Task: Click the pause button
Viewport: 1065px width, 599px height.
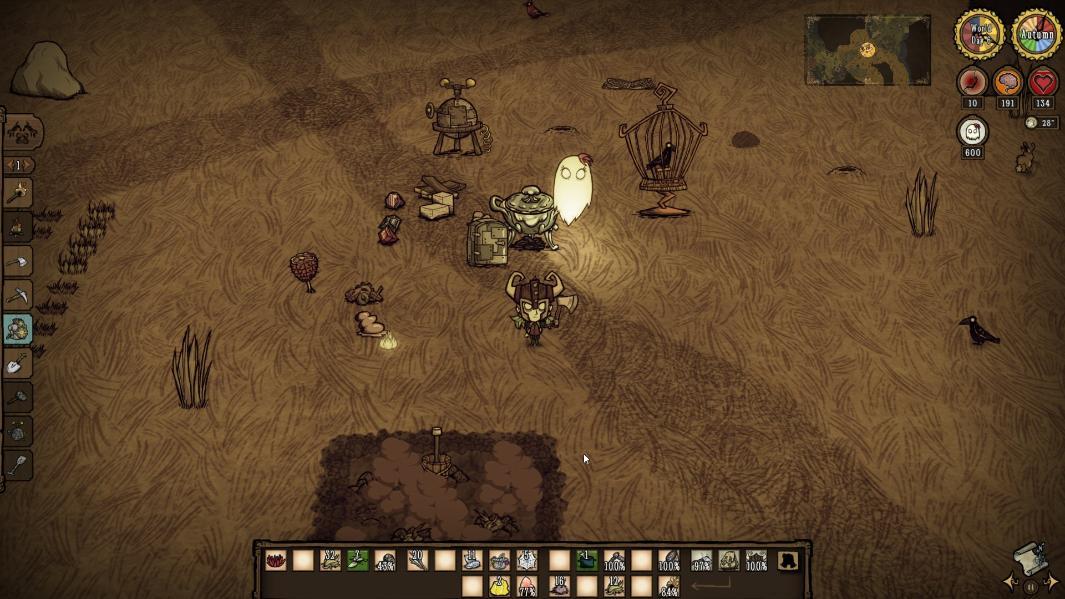Action: point(1031,587)
